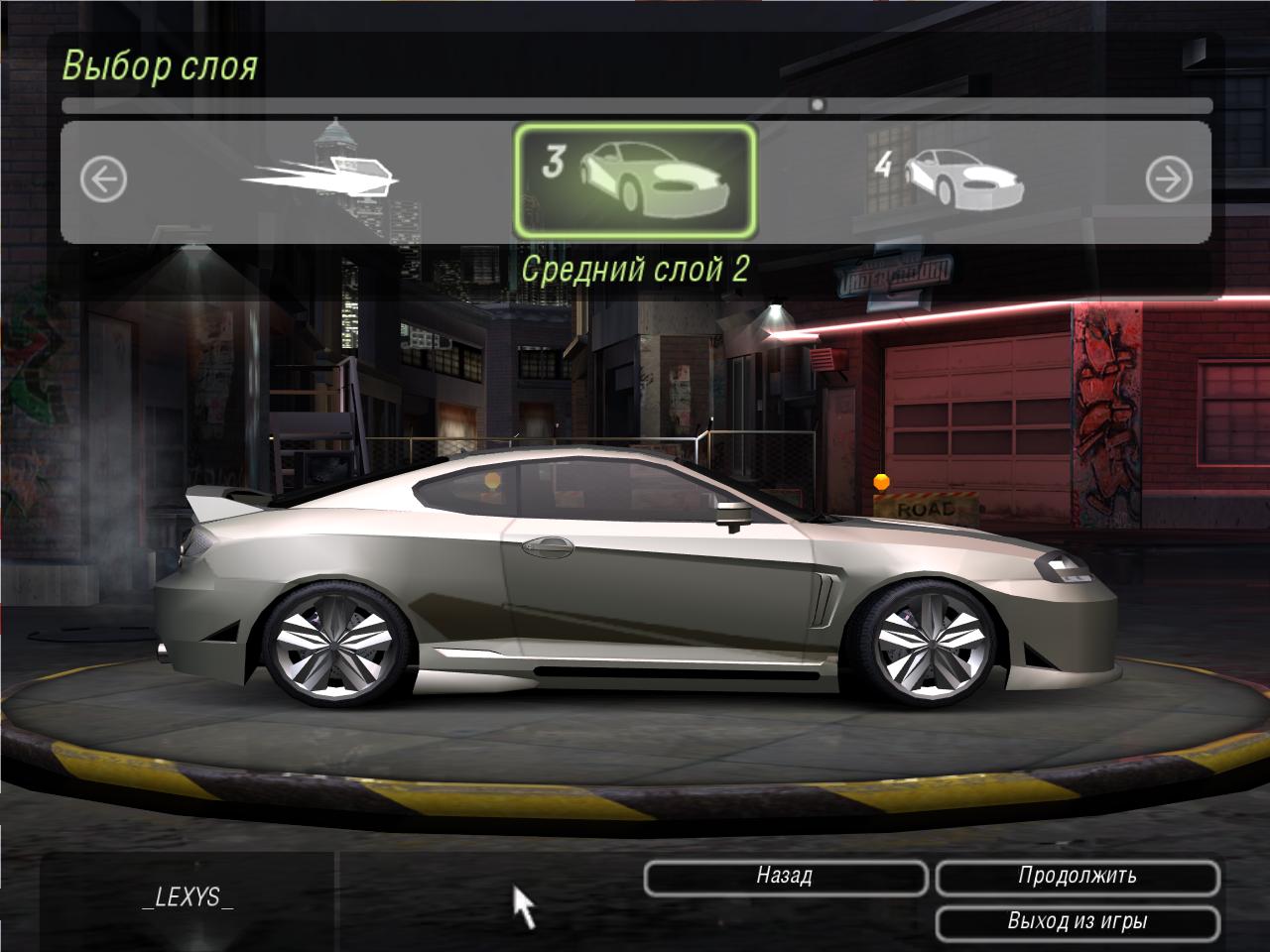Click the right arrow in layer selector

click(x=1168, y=180)
